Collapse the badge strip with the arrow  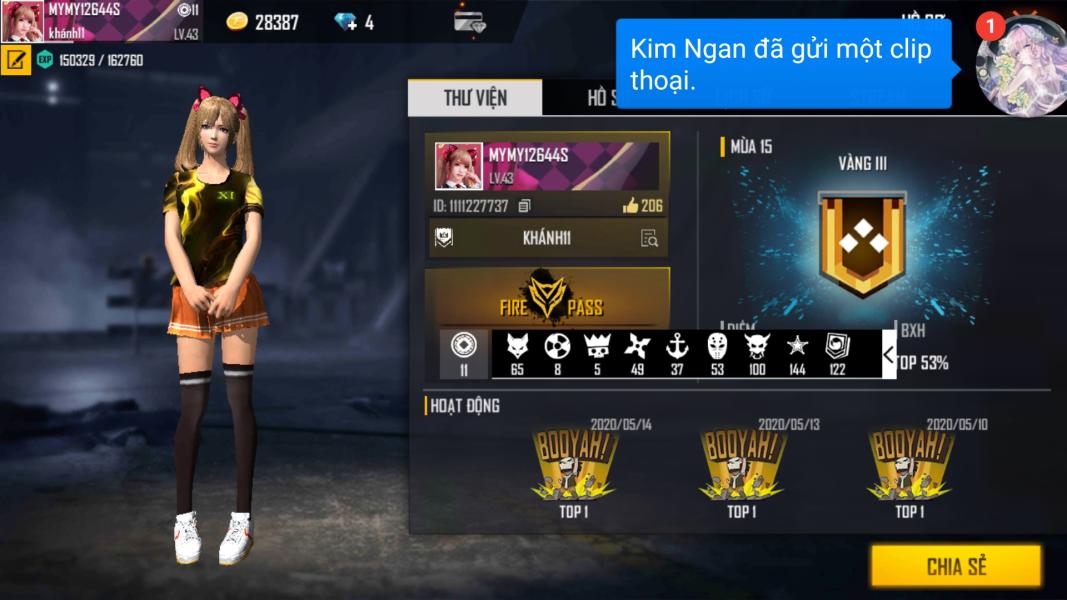888,354
